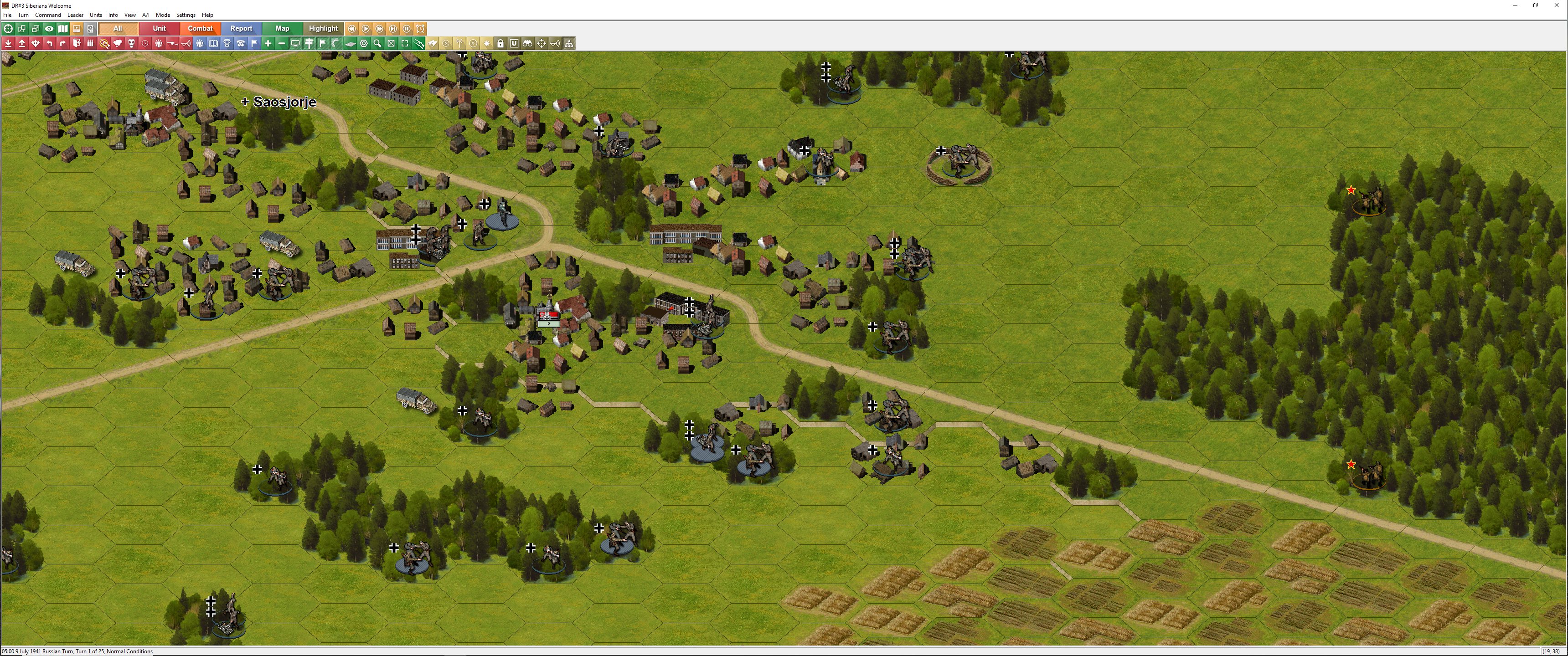Switch to the Unit toolbar tab
1568x656 pixels.
point(159,29)
